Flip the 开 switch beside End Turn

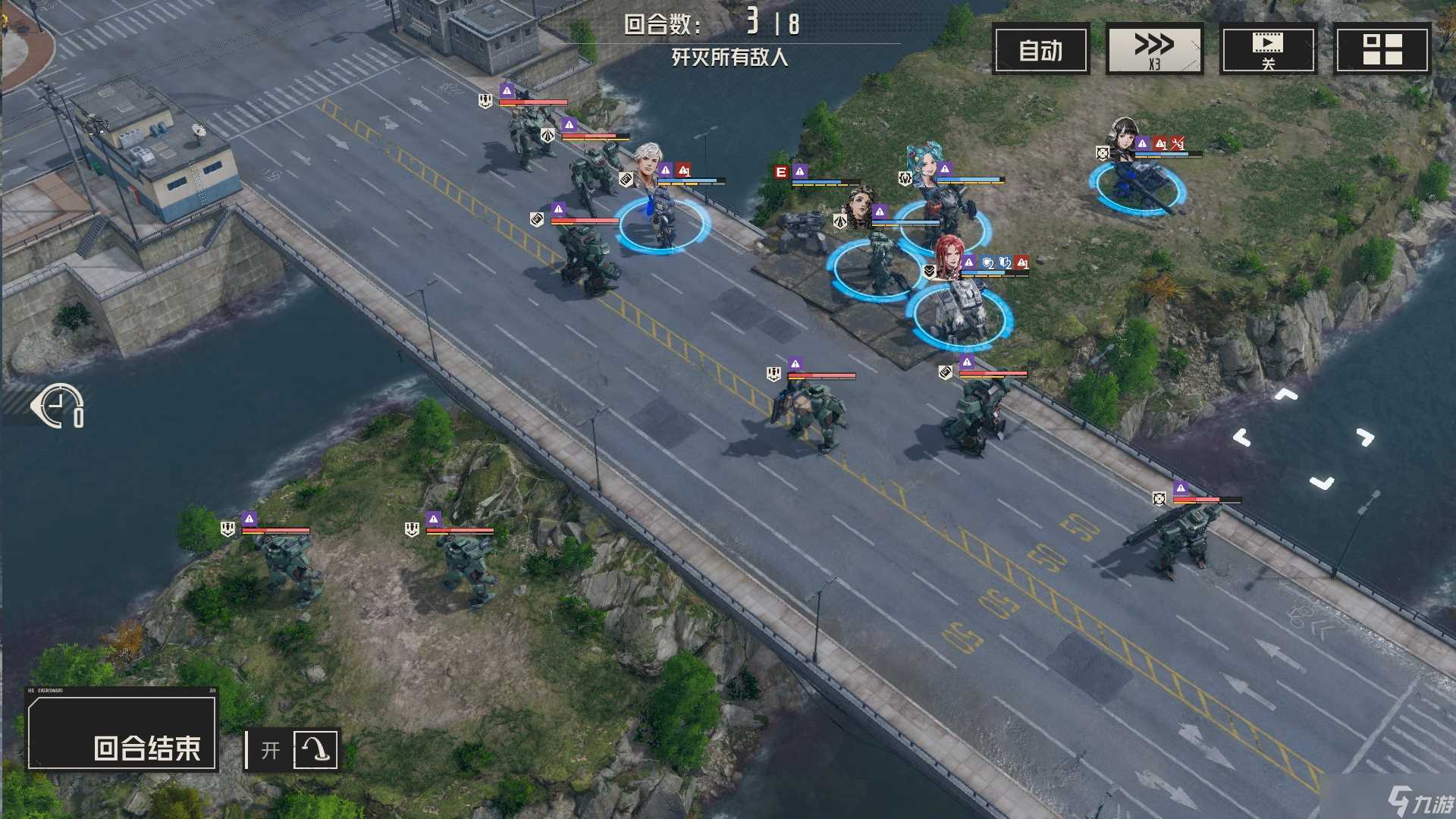click(270, 749)
